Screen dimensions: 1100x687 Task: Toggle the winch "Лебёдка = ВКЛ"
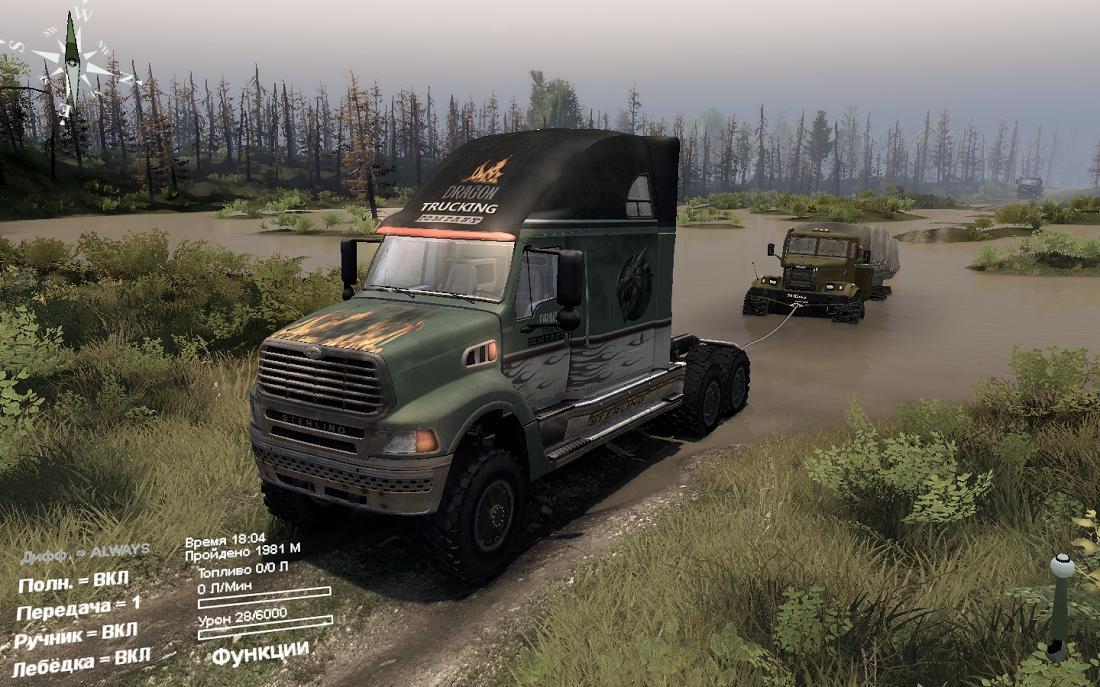point(81,661)
